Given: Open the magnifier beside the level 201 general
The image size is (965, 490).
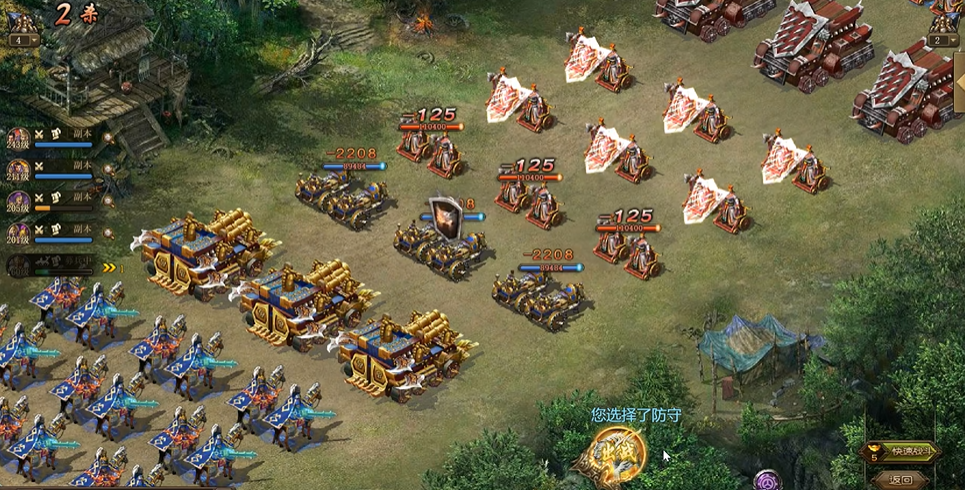Looking at the screenshot, I should tap(107, 235).
